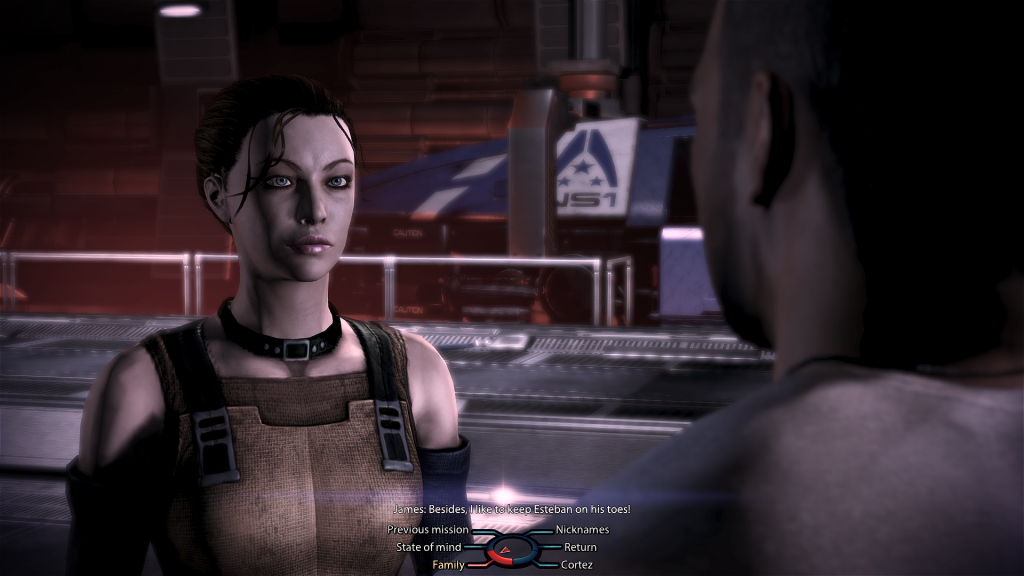
Task: Pick the 'Nicknames' dialogue choice
Action: [x=582, y=530]
